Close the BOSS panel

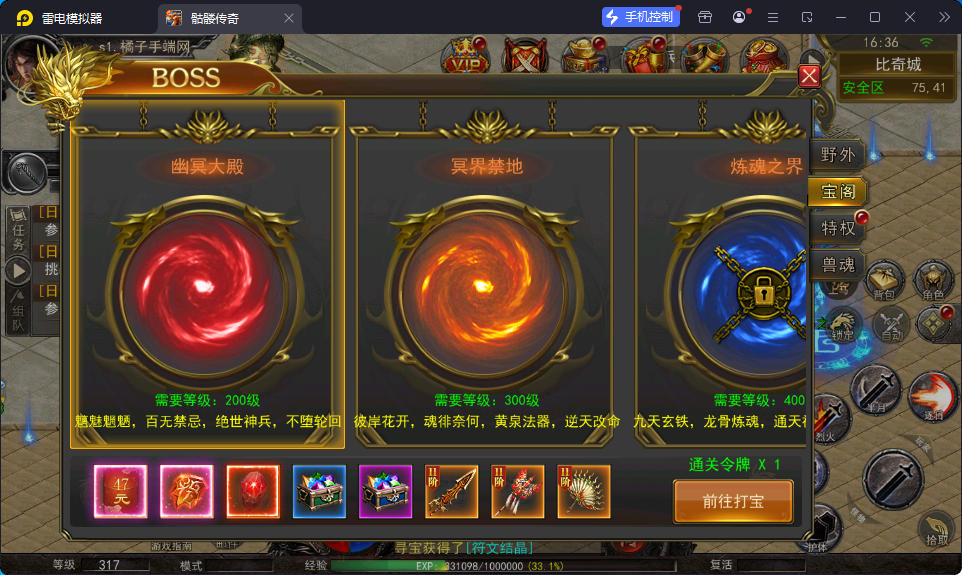pos(809,76)
